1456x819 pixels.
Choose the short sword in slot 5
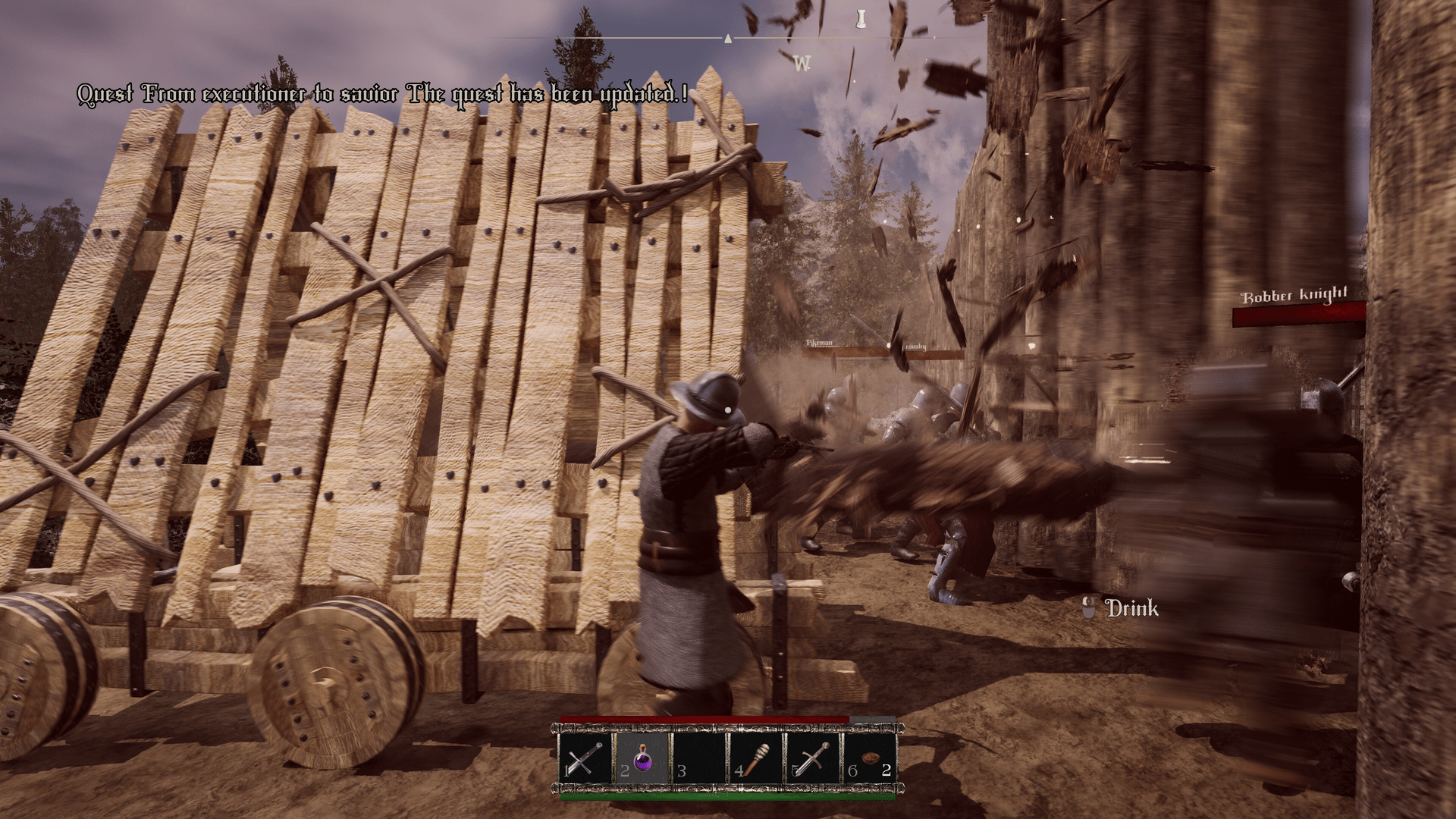point(812,758)
